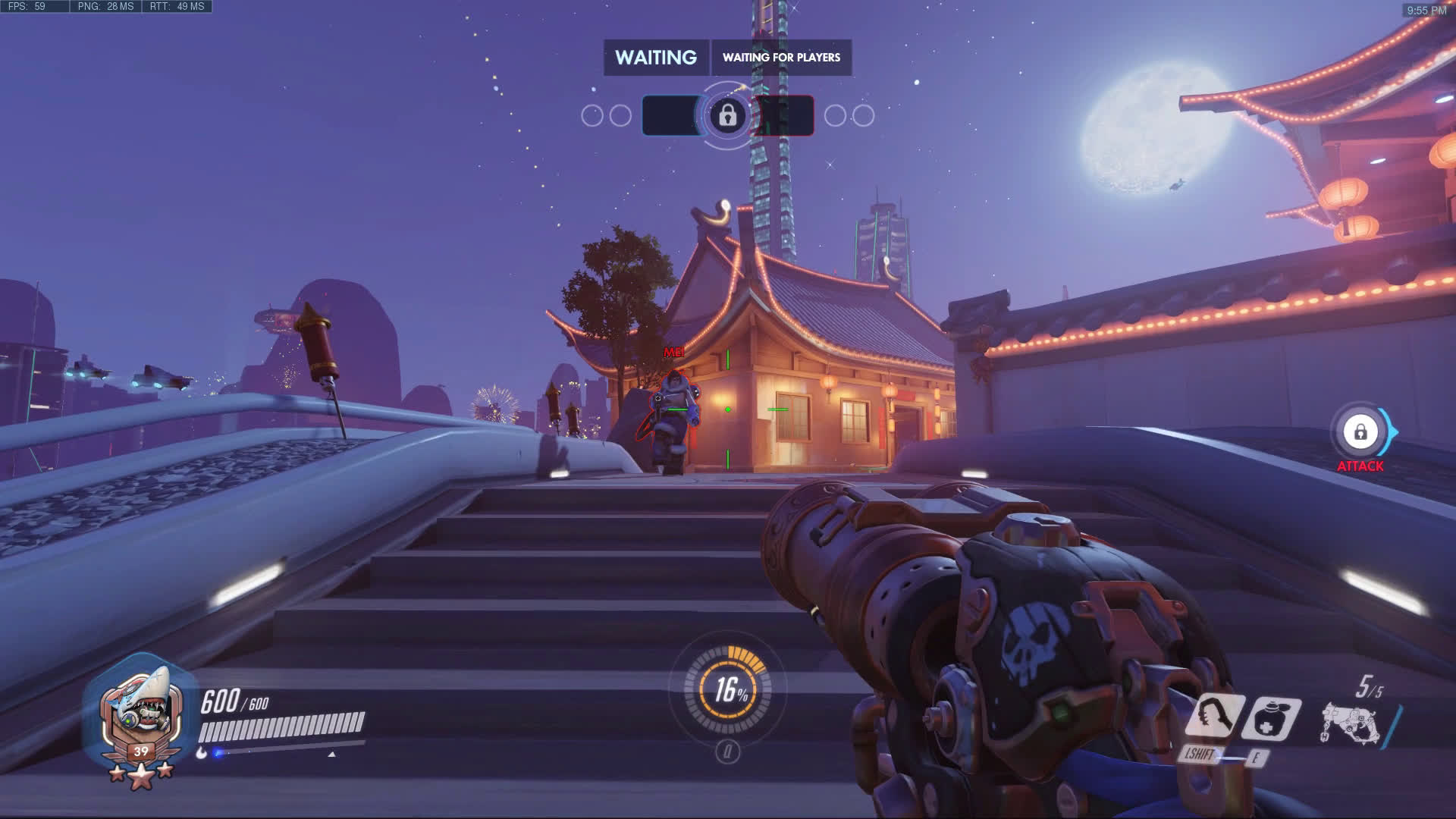Select the Attack objective lock marker
Image resolution: width=1456 pixels, height=819 pixels.
[x=1360, y=432]
